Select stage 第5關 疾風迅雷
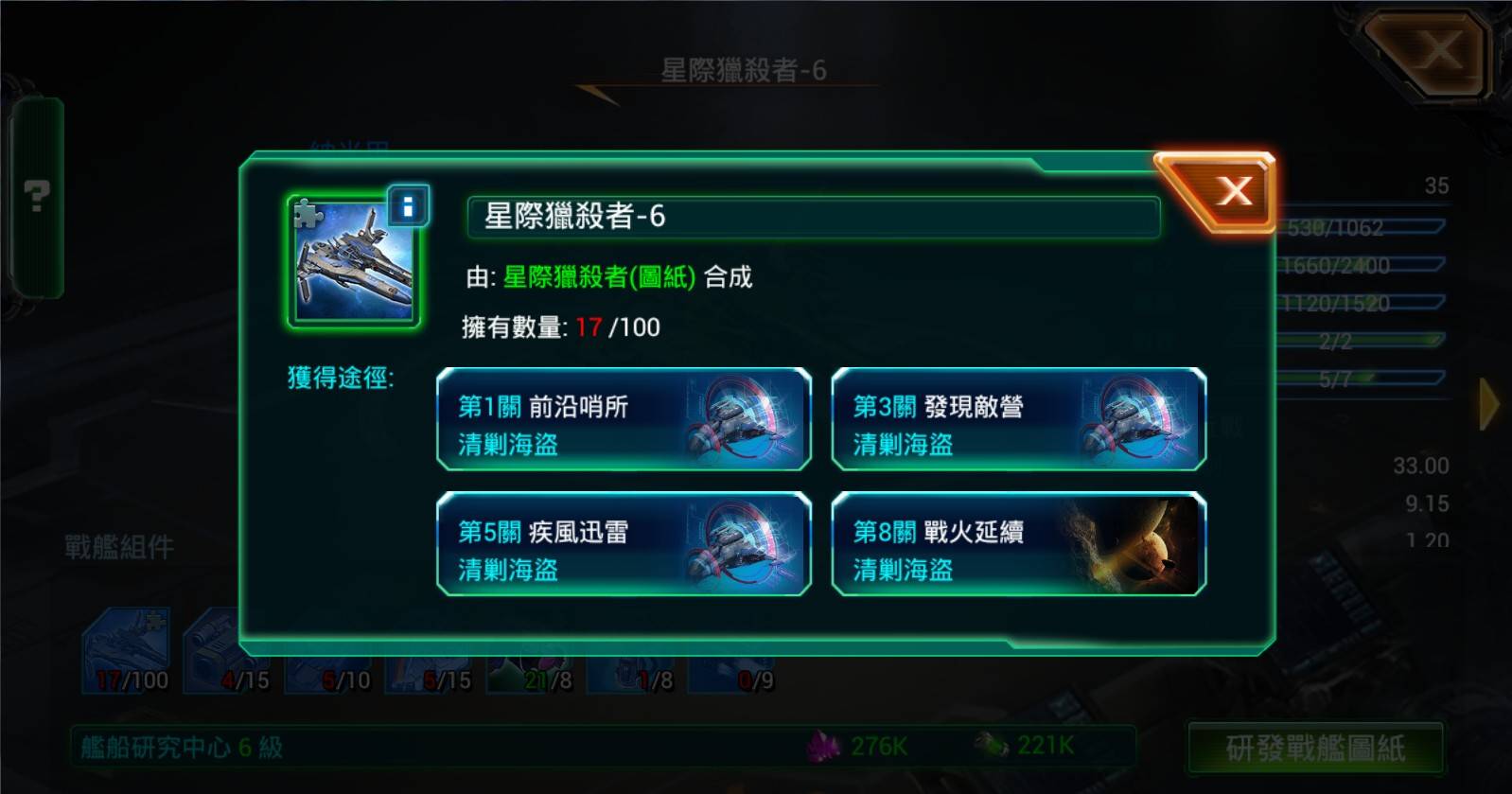 [624, 547]
